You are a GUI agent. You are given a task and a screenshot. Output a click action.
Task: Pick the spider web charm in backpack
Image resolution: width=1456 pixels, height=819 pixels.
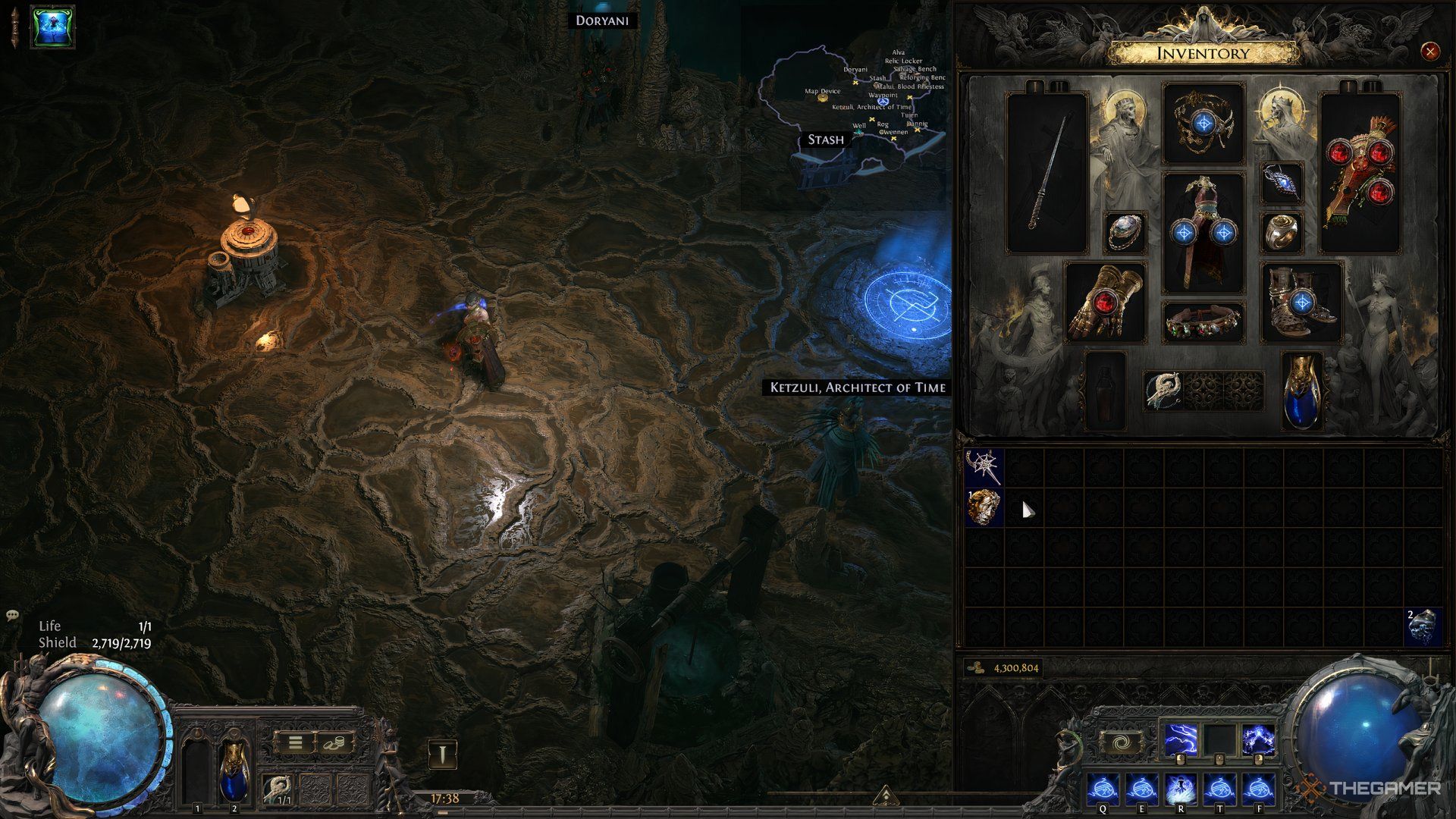[x=984, y=467]
